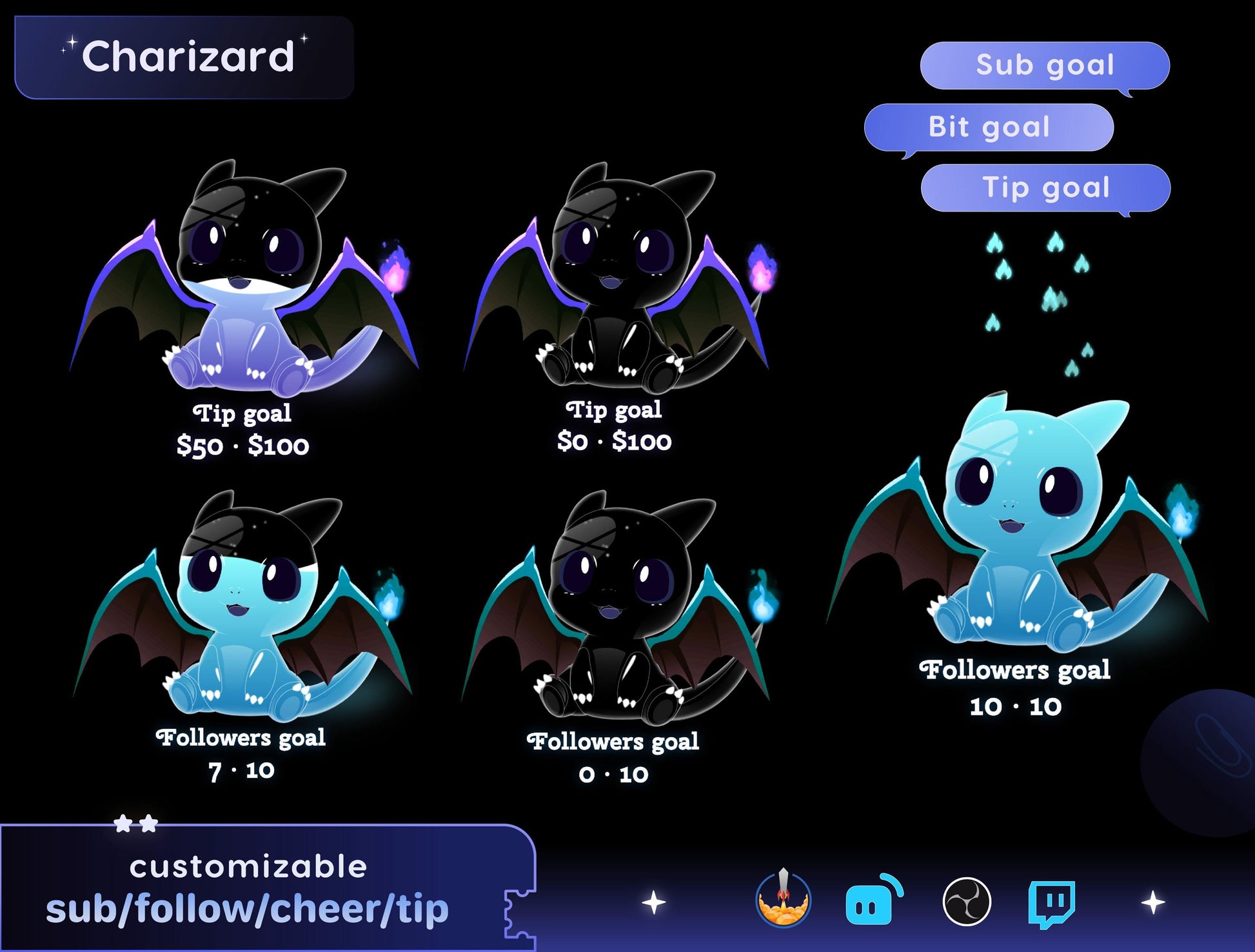Click the Tip goal speech bubble

[x=1045, y=188]
